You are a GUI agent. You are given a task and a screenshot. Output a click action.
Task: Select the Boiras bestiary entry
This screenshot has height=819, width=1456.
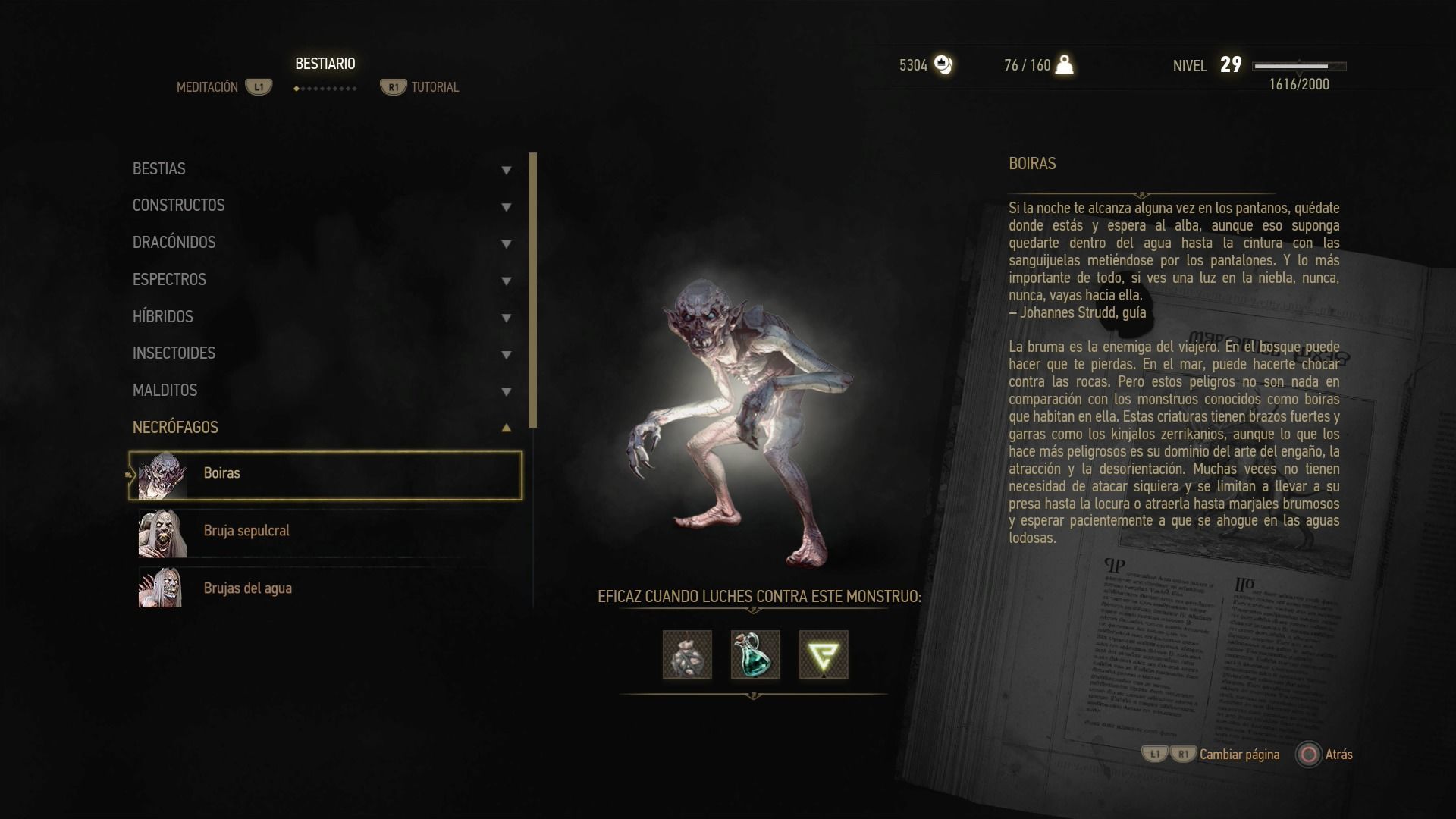(x=325, y=475)
